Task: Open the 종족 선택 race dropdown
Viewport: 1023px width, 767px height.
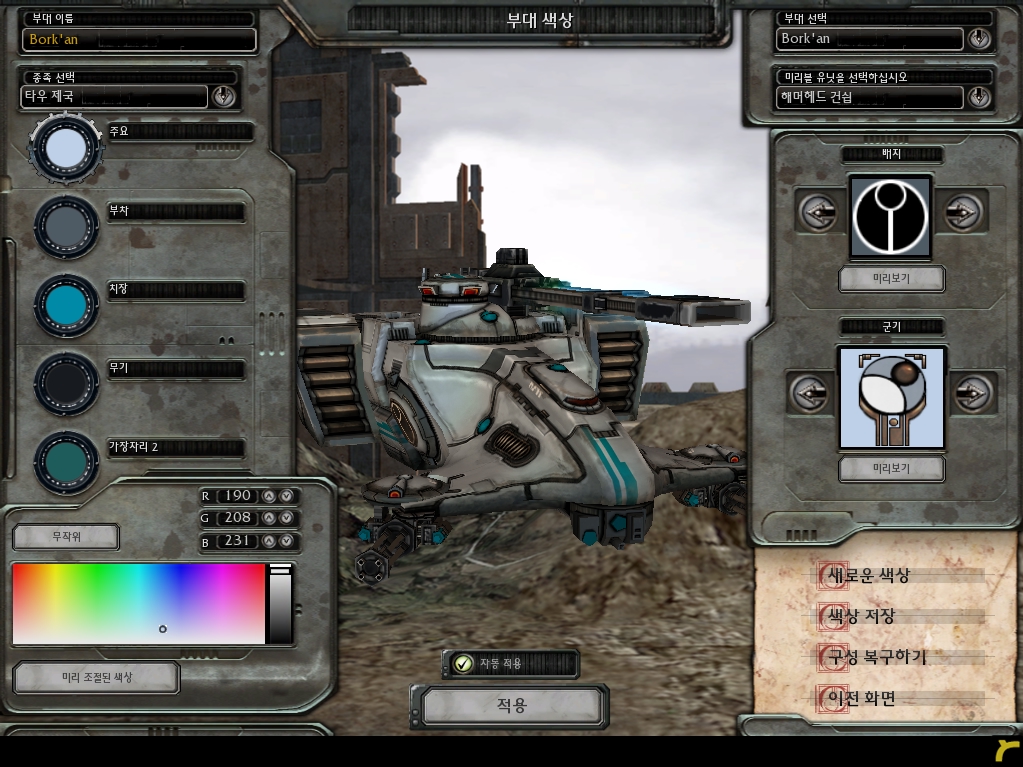Action: click(223, 96)
